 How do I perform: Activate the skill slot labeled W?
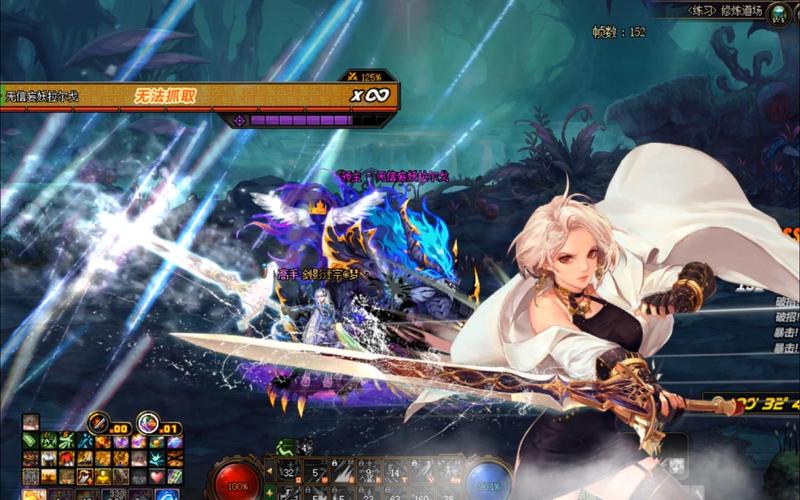pyautogui.click(x=314, y=469)
